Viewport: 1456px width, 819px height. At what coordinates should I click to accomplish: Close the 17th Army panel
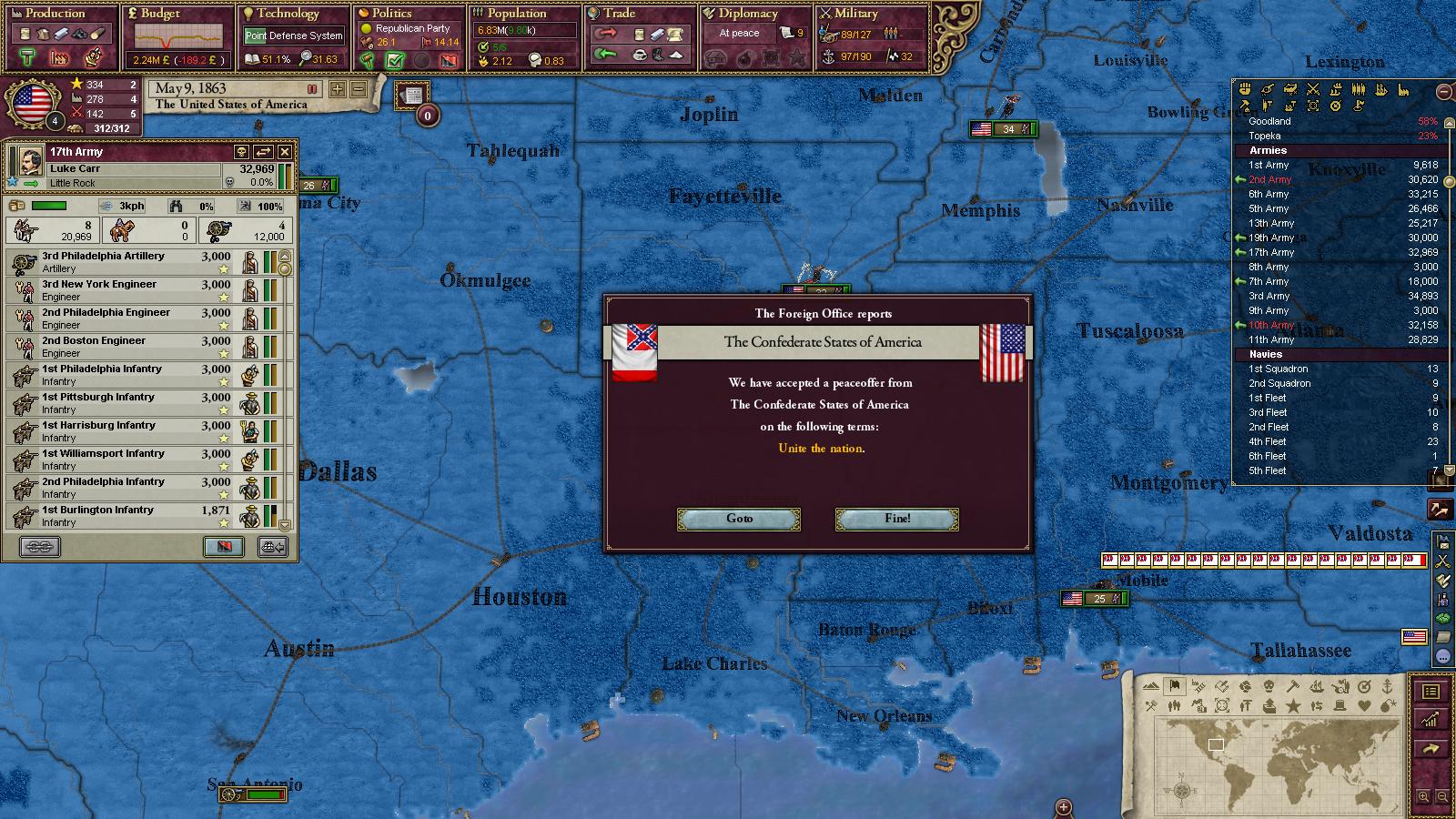(285, 152)
